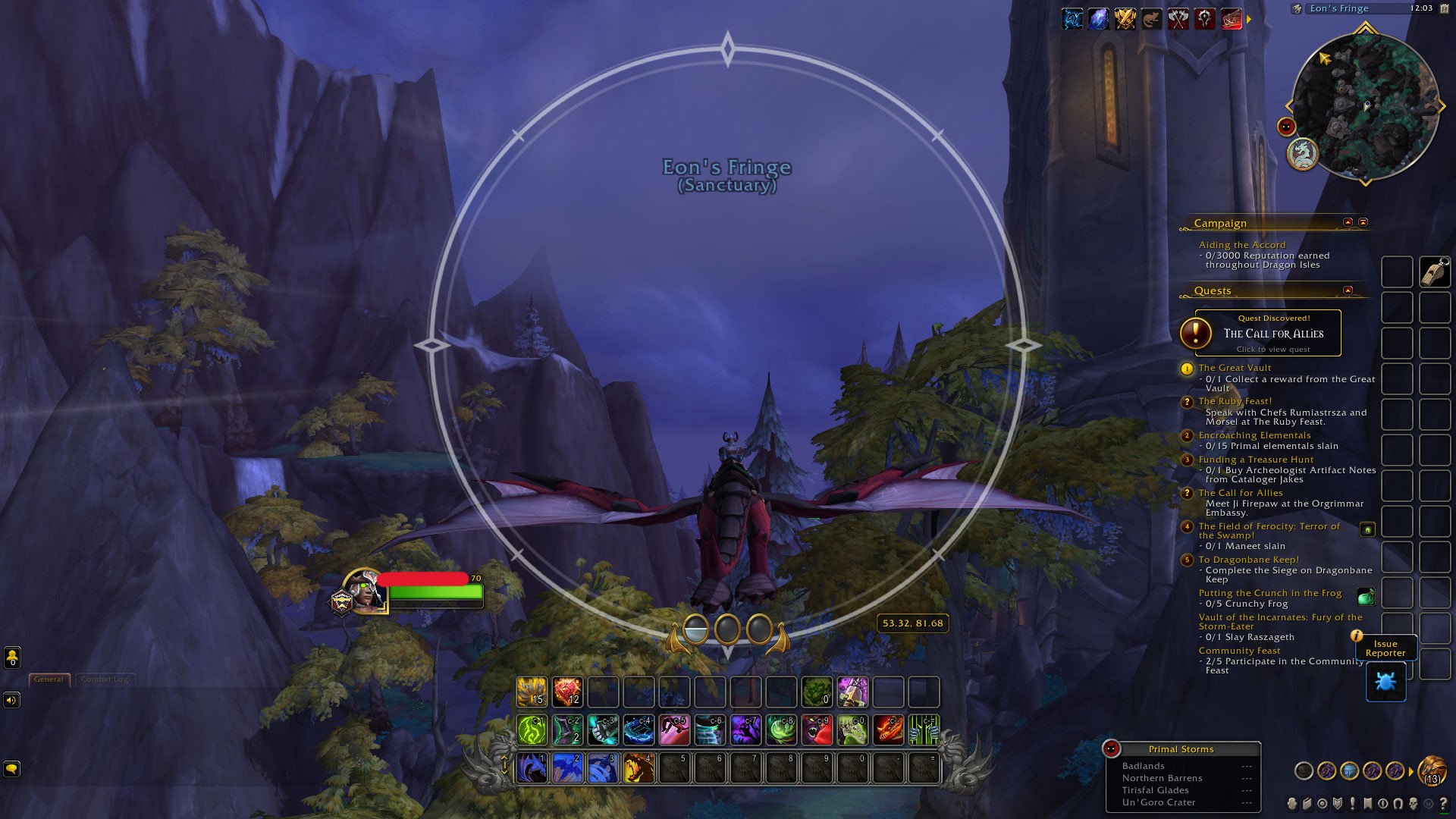Open the spellbook micro menu button
The height and width of the screenshot is (819, 1456).
click(x=1307, y=803)
